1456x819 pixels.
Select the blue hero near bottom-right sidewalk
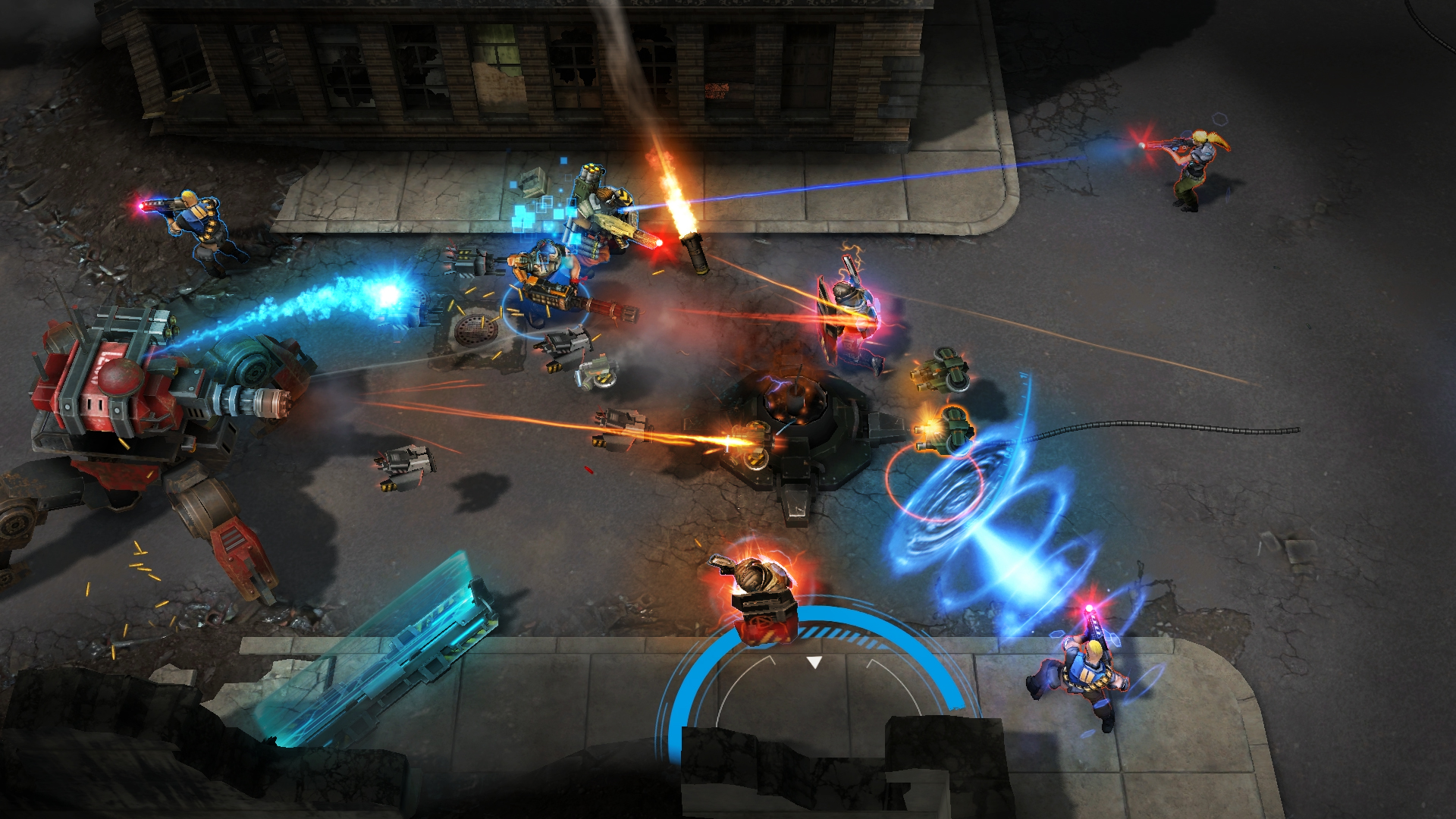(1084, 675)
